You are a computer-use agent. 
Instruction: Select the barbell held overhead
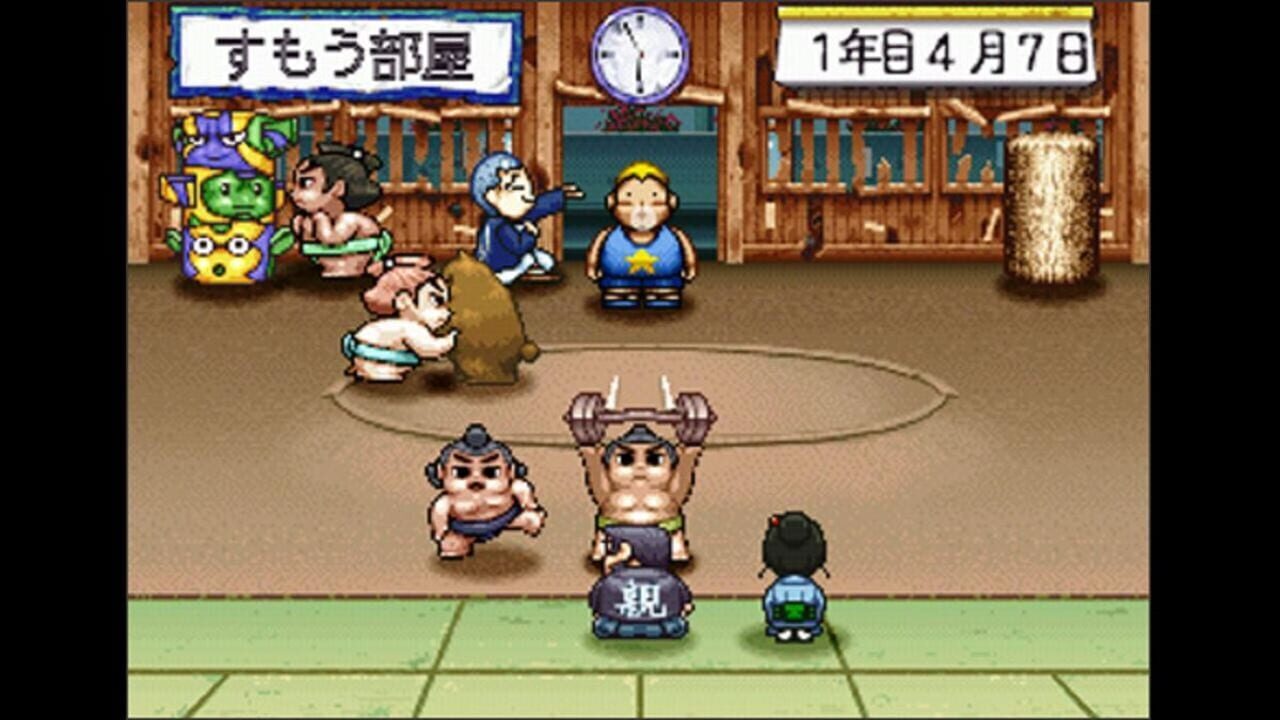[x=640, y=410]
